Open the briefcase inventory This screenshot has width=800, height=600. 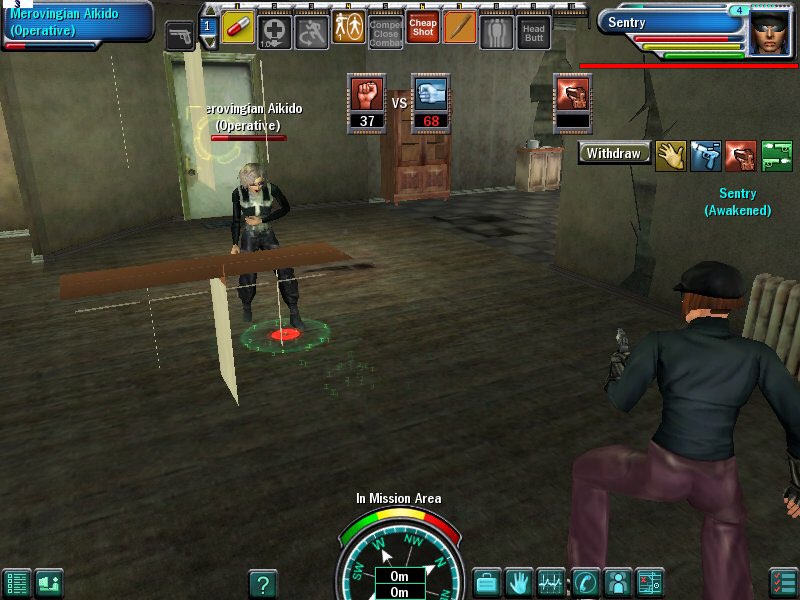click(x=487, y=581)
